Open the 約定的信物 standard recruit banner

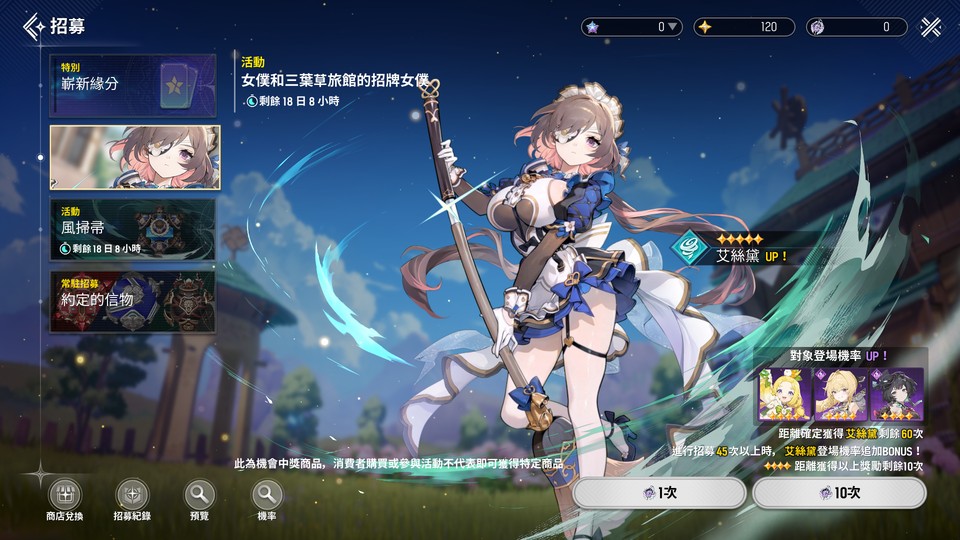tap(133, 300)
